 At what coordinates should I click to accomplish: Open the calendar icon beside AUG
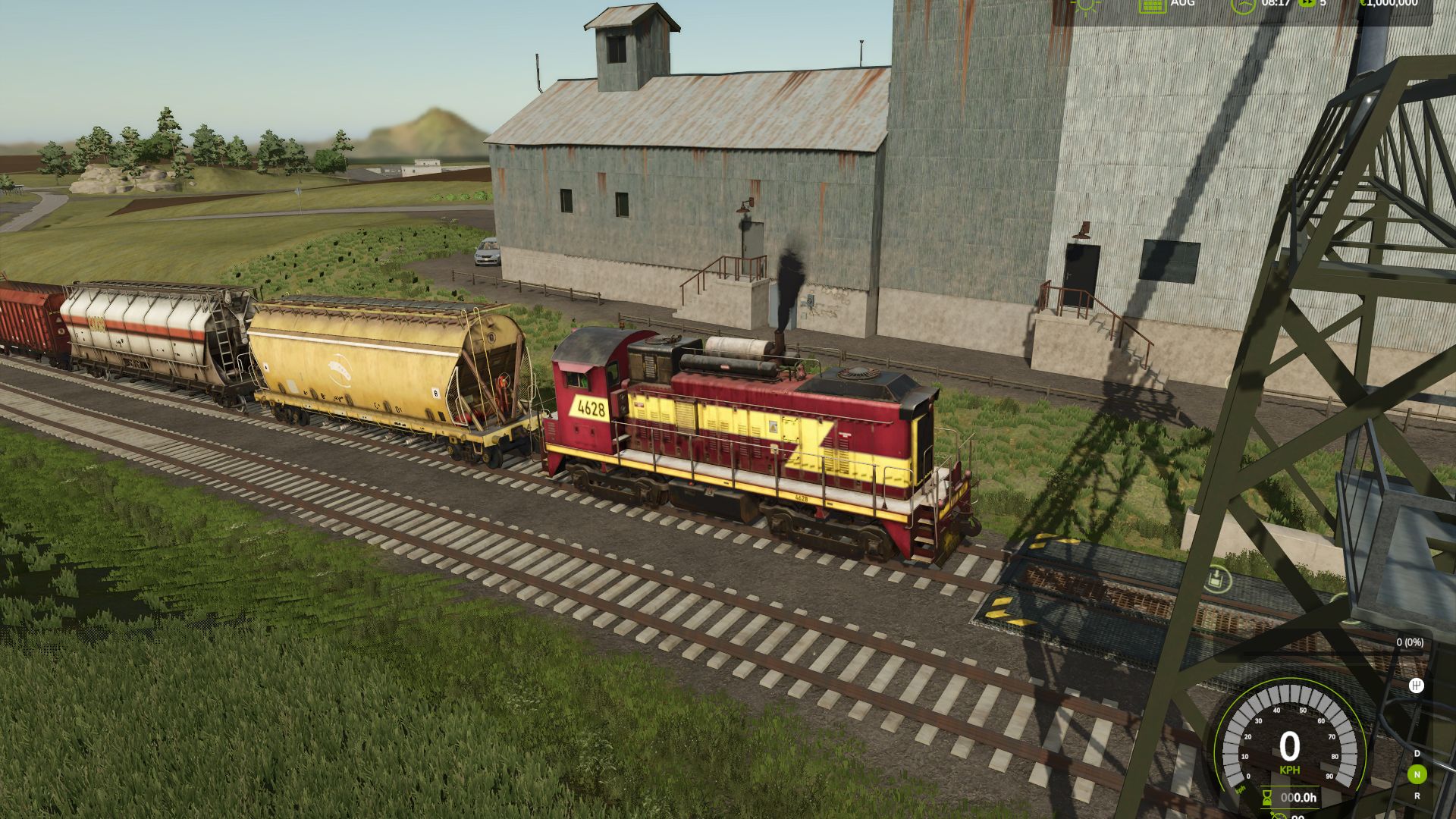(1152, 5)
